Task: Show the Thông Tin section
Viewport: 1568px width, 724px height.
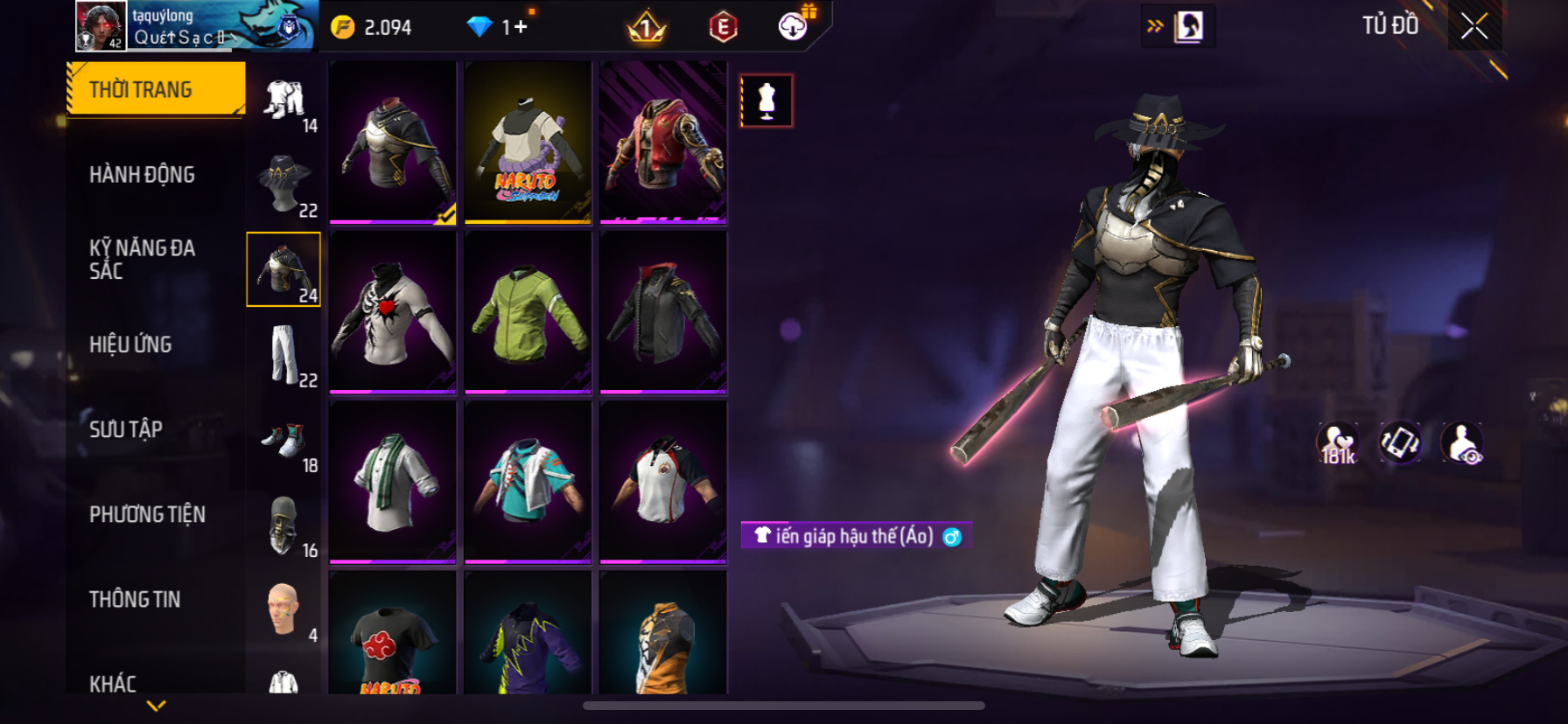Action: (x=135, y=599)
